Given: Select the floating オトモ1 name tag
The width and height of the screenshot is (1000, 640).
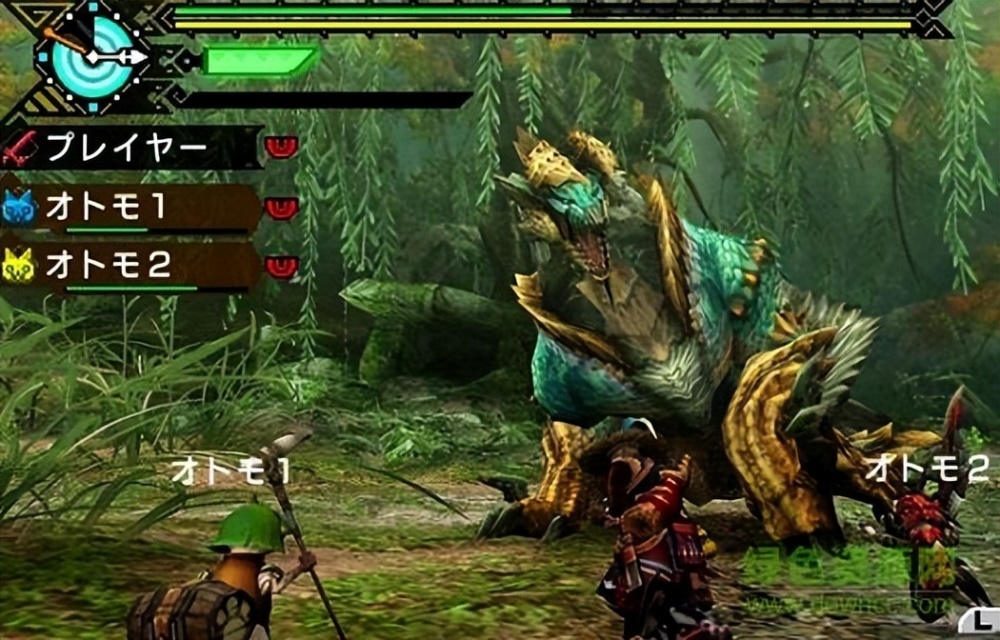Looking at the screenshot, I should tap(230, 472).
